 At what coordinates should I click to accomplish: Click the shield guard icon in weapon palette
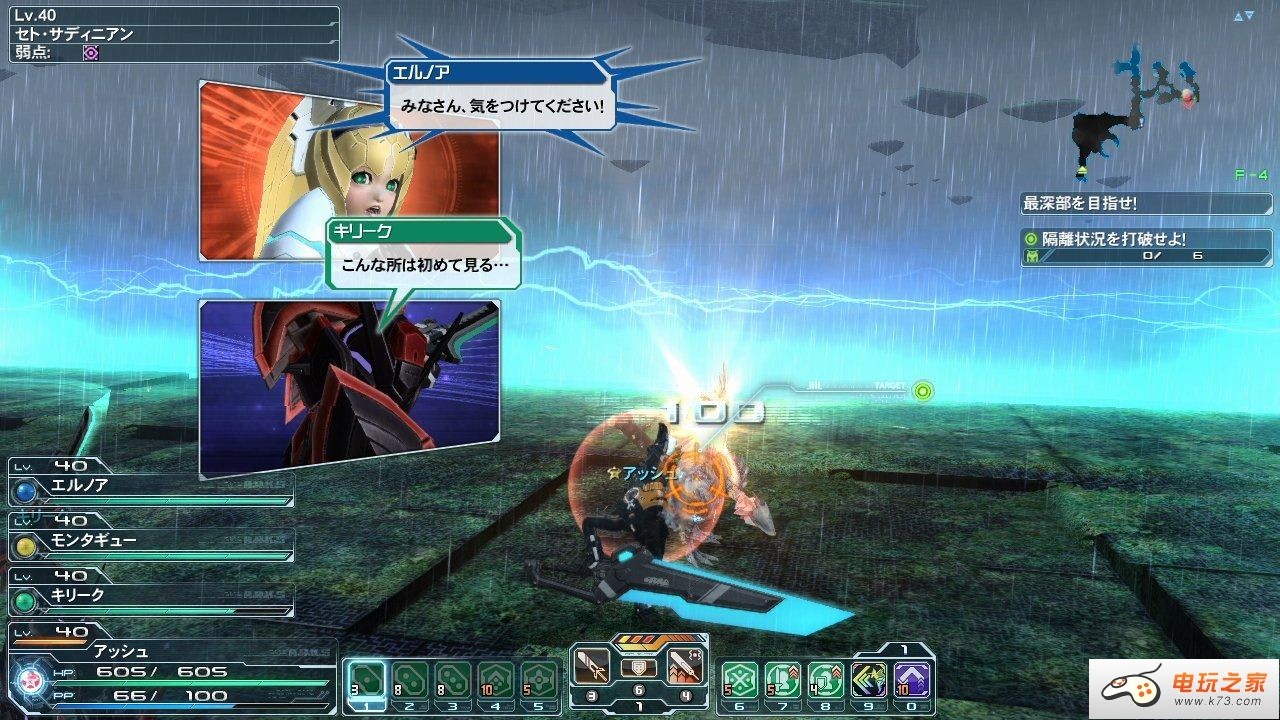tap(639, 667)
